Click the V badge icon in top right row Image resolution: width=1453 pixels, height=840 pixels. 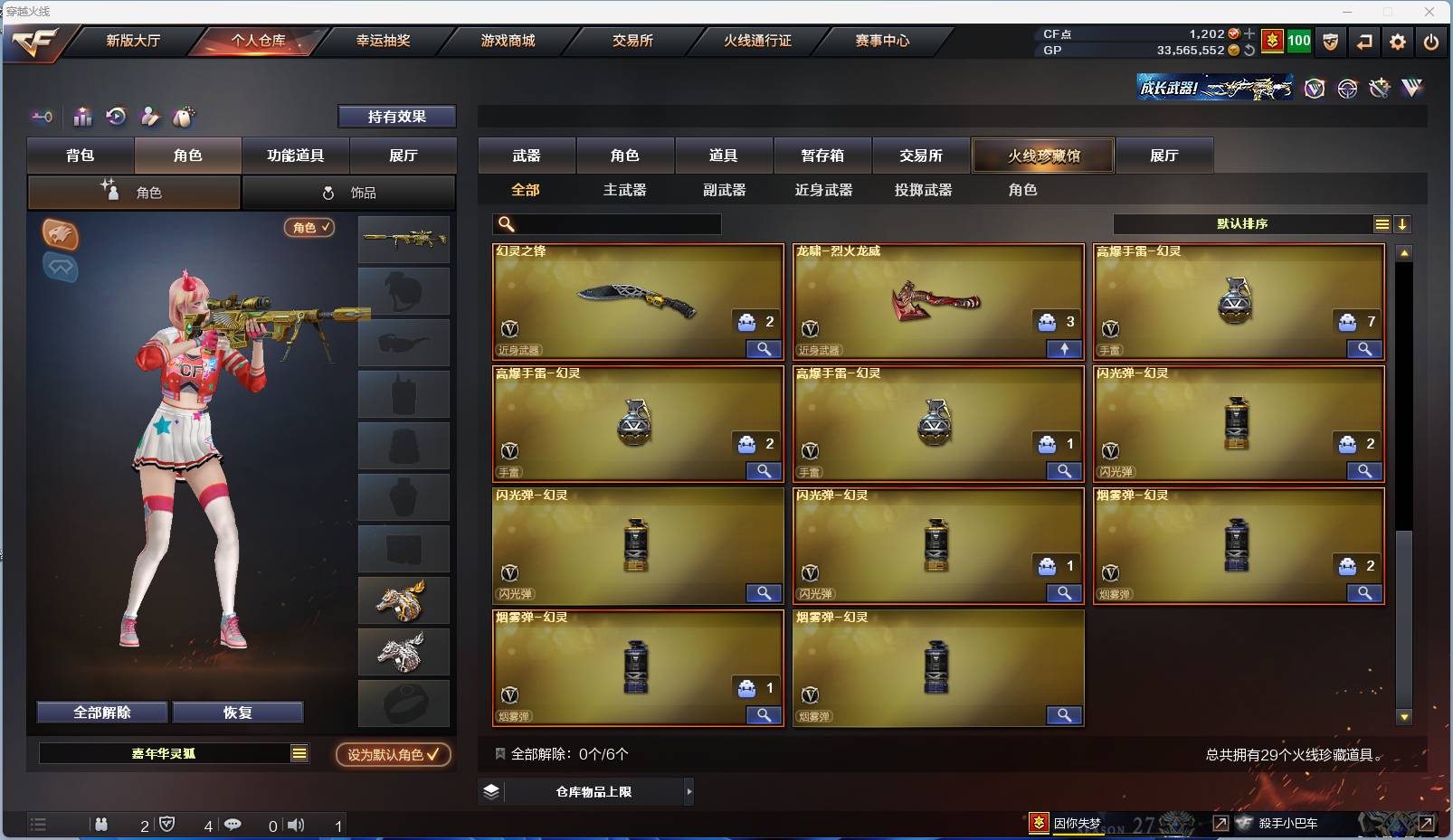[1313, 89]
